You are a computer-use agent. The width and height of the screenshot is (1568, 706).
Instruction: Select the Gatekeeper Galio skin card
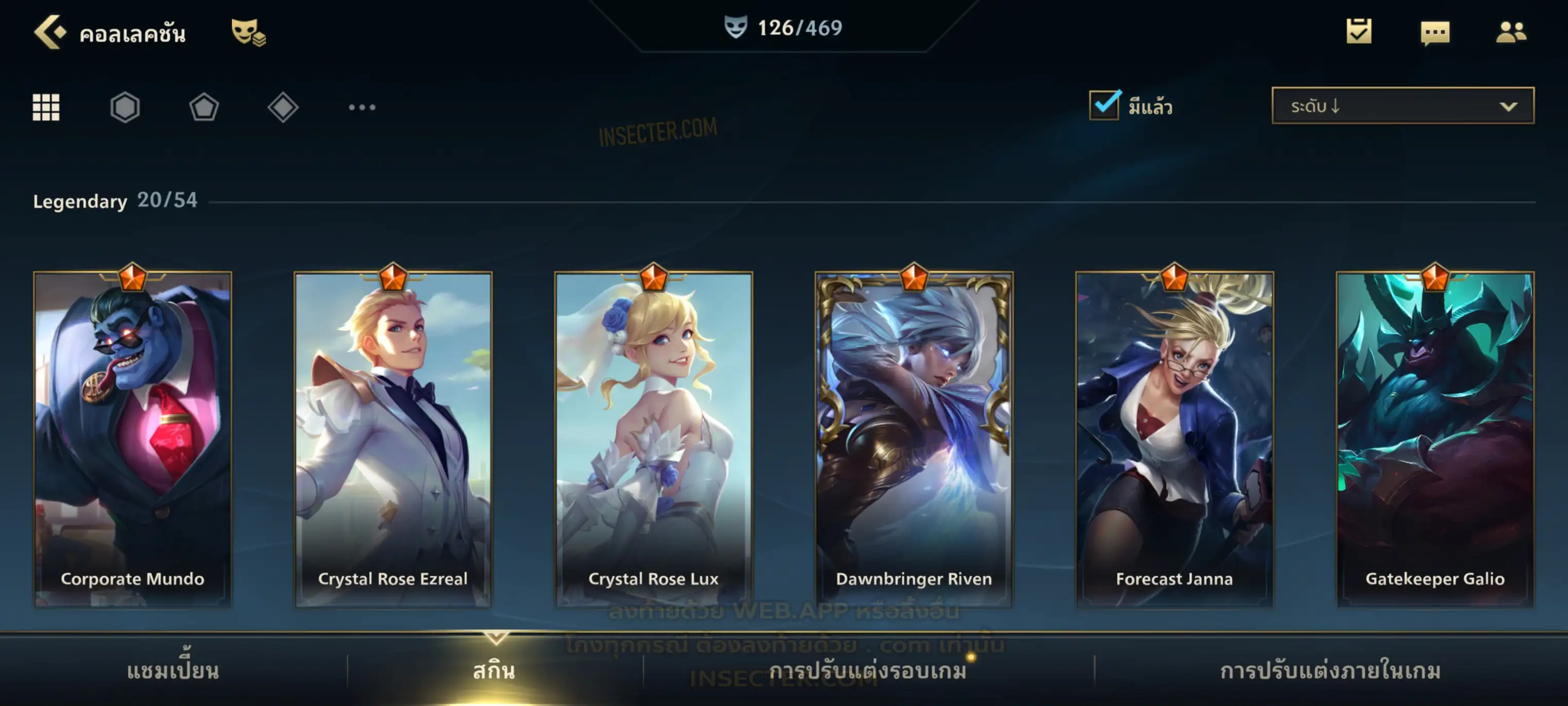[1435, 439]
